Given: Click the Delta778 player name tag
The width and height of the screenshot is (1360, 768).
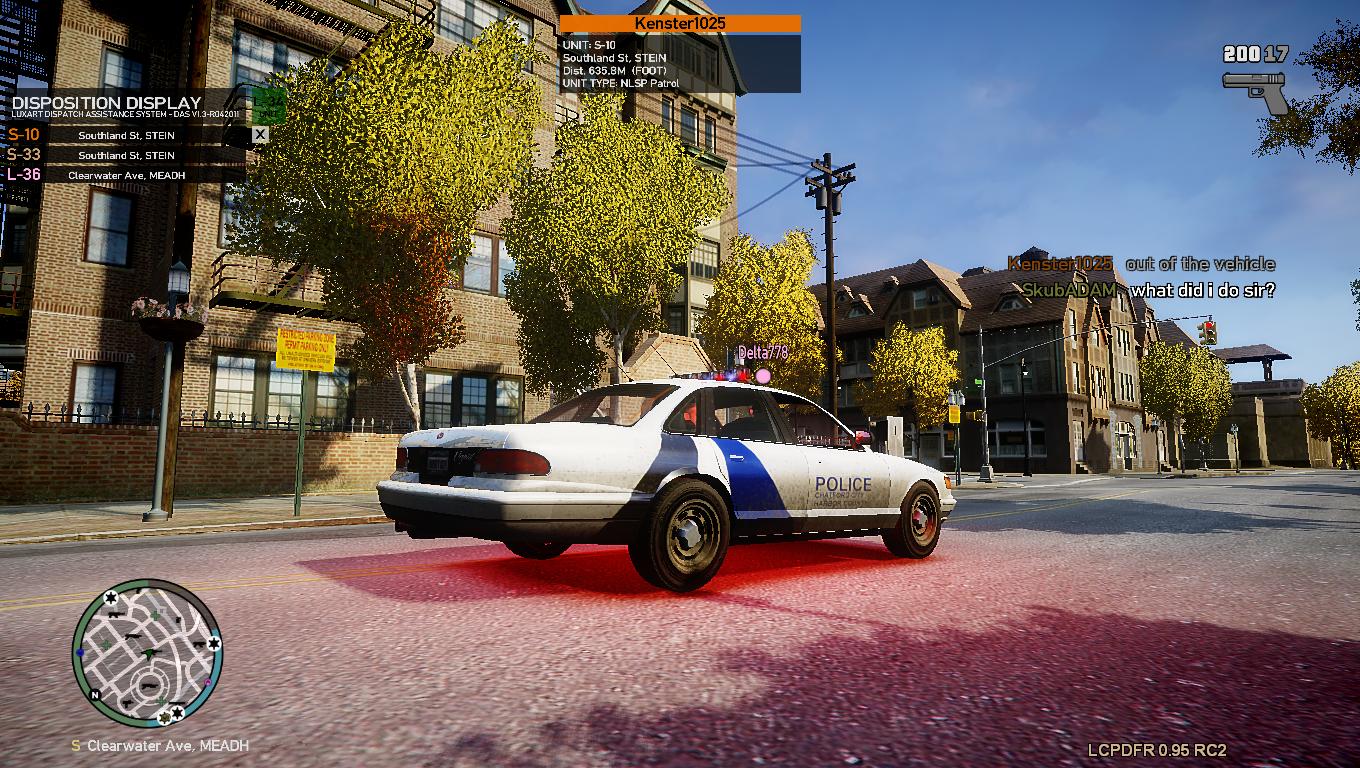Looking at the screenshot, I should pos(763,353).
